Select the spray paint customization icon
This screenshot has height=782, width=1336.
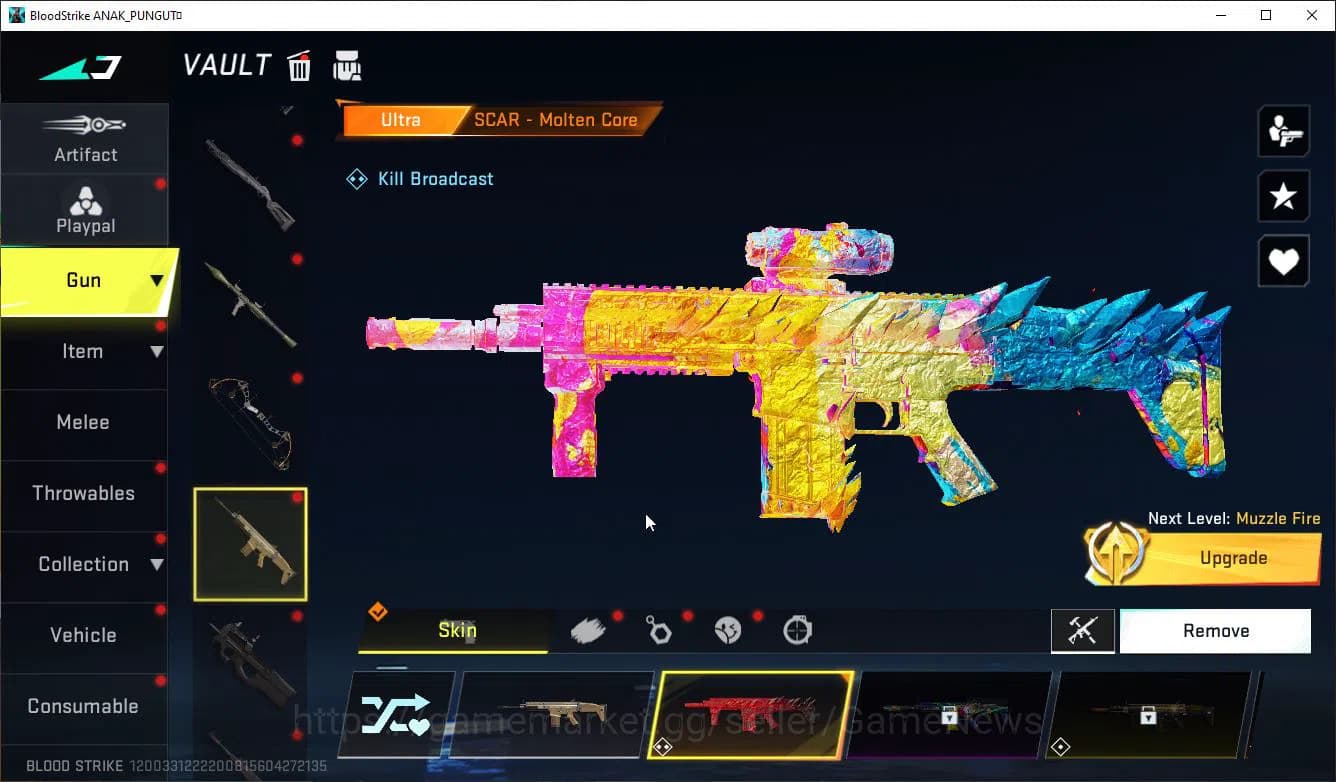[x=588, y=629]
